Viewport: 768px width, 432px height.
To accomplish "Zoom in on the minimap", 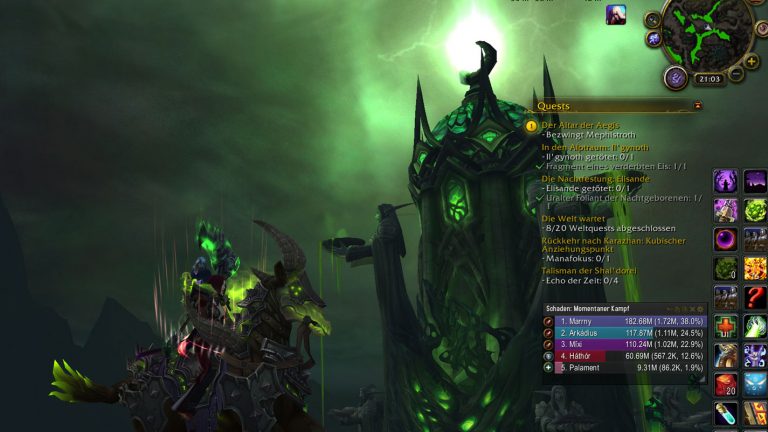I will 752,61.
